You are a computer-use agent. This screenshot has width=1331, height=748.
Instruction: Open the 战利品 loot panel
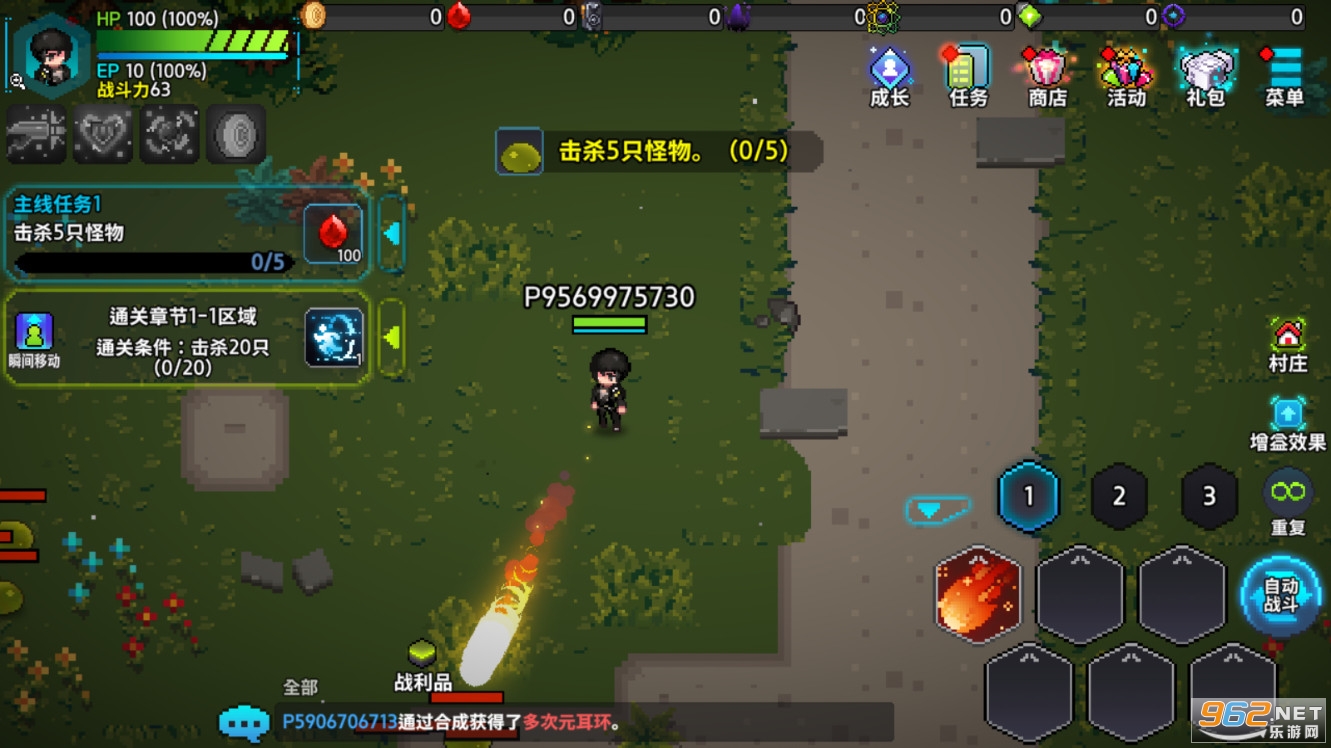tap(420, 665)
